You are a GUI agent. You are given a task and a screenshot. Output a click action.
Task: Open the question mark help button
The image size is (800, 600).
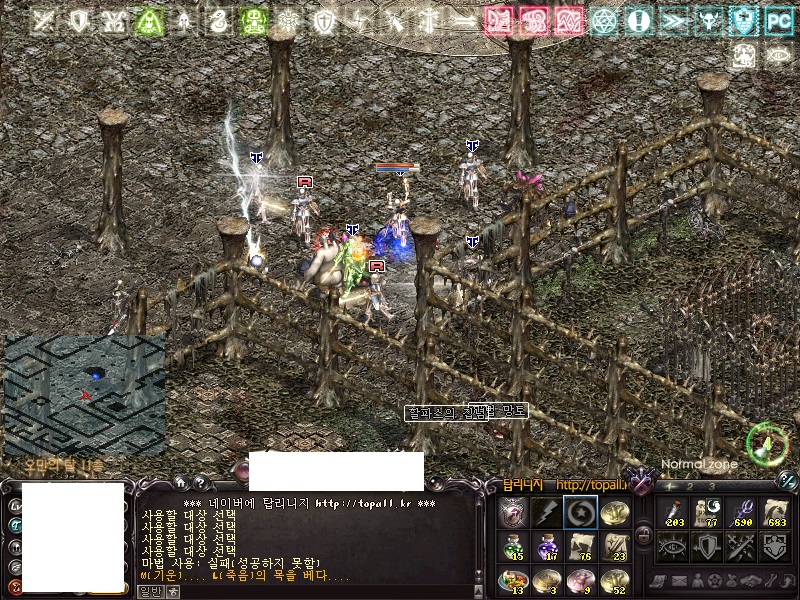[200, 482]
